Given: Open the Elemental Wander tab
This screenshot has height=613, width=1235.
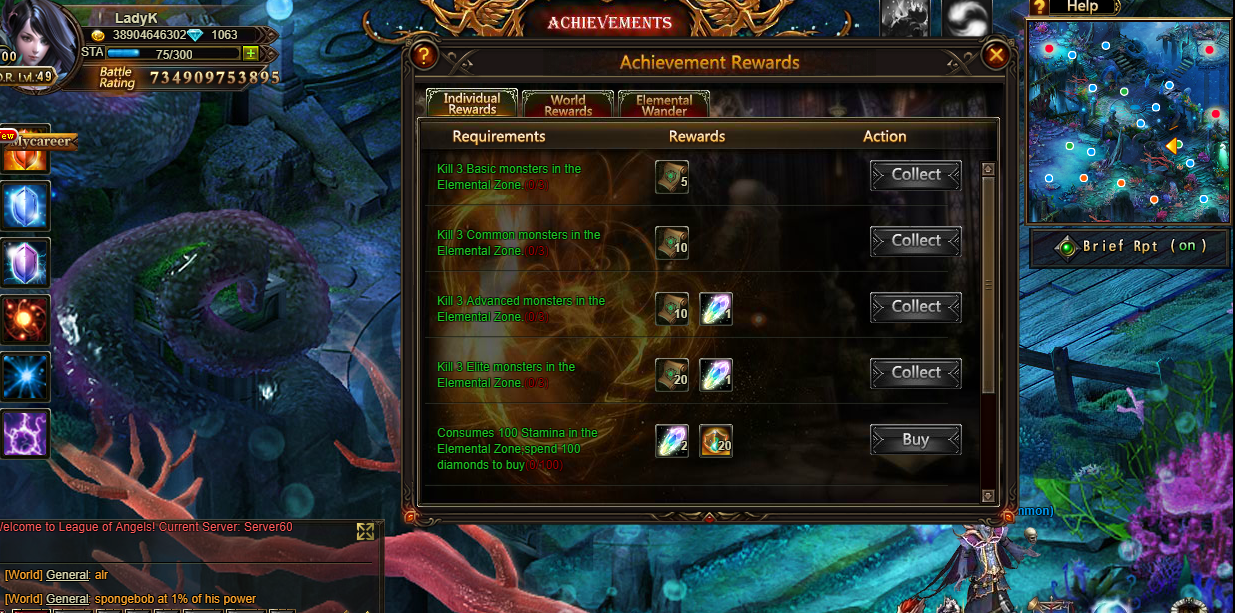Looking at the screenshot, I should coord(664,104).
